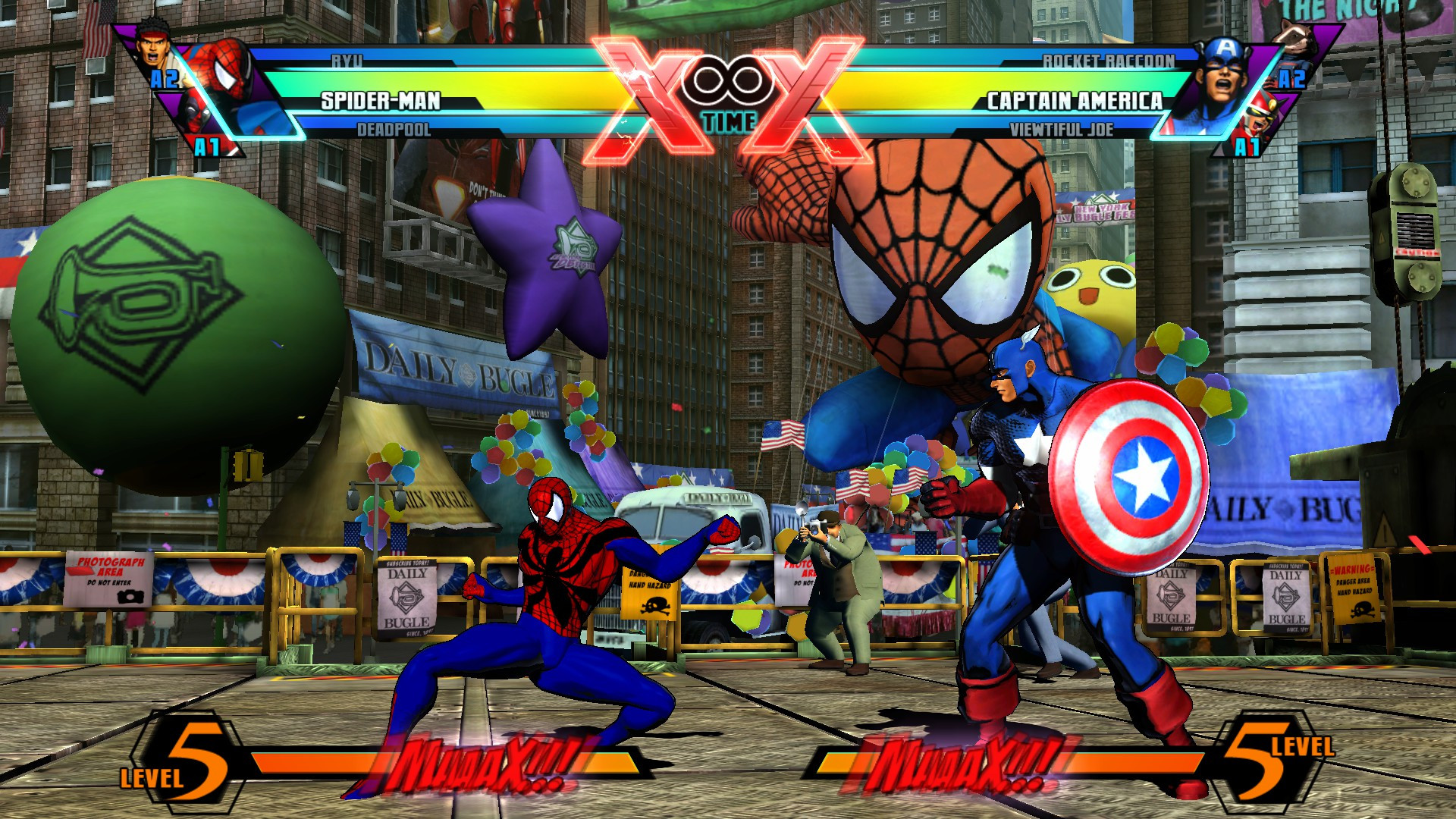1456x819 pixels.
Task: Select Ryu's character portrait
Action: [152, 49]
